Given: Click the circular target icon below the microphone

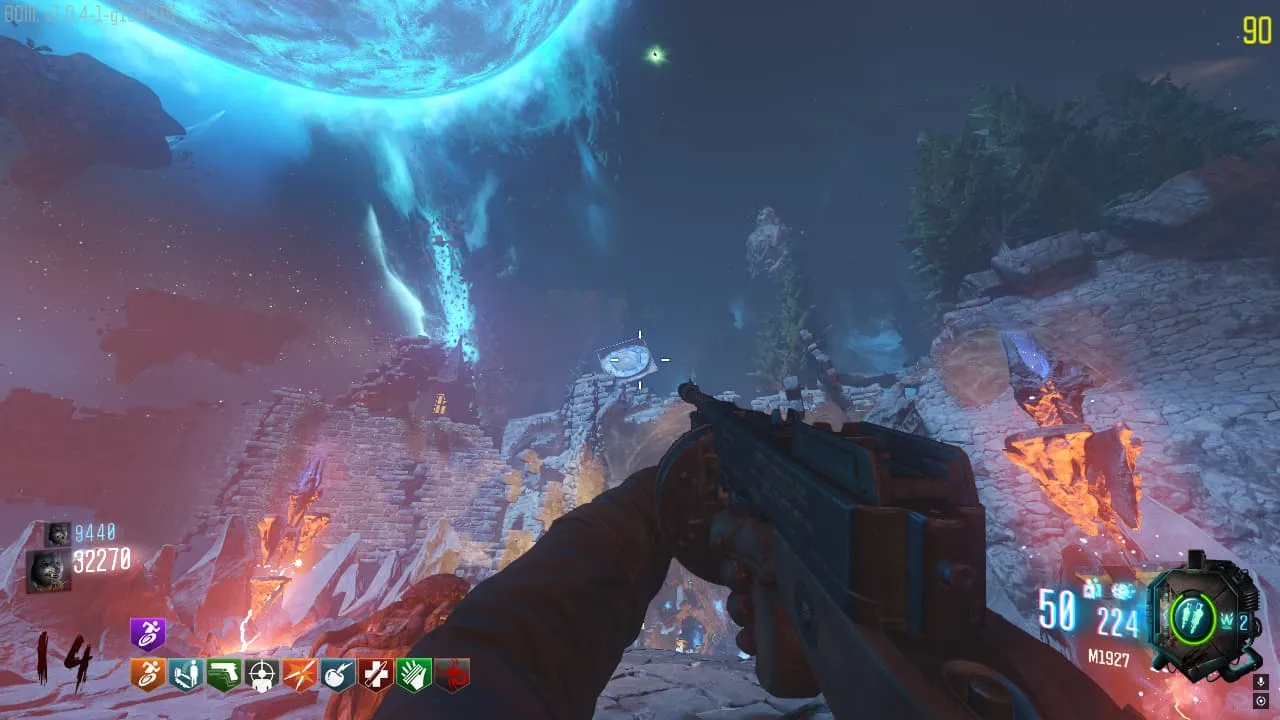Looking at the screenshot, I should tap(1260, 701).
